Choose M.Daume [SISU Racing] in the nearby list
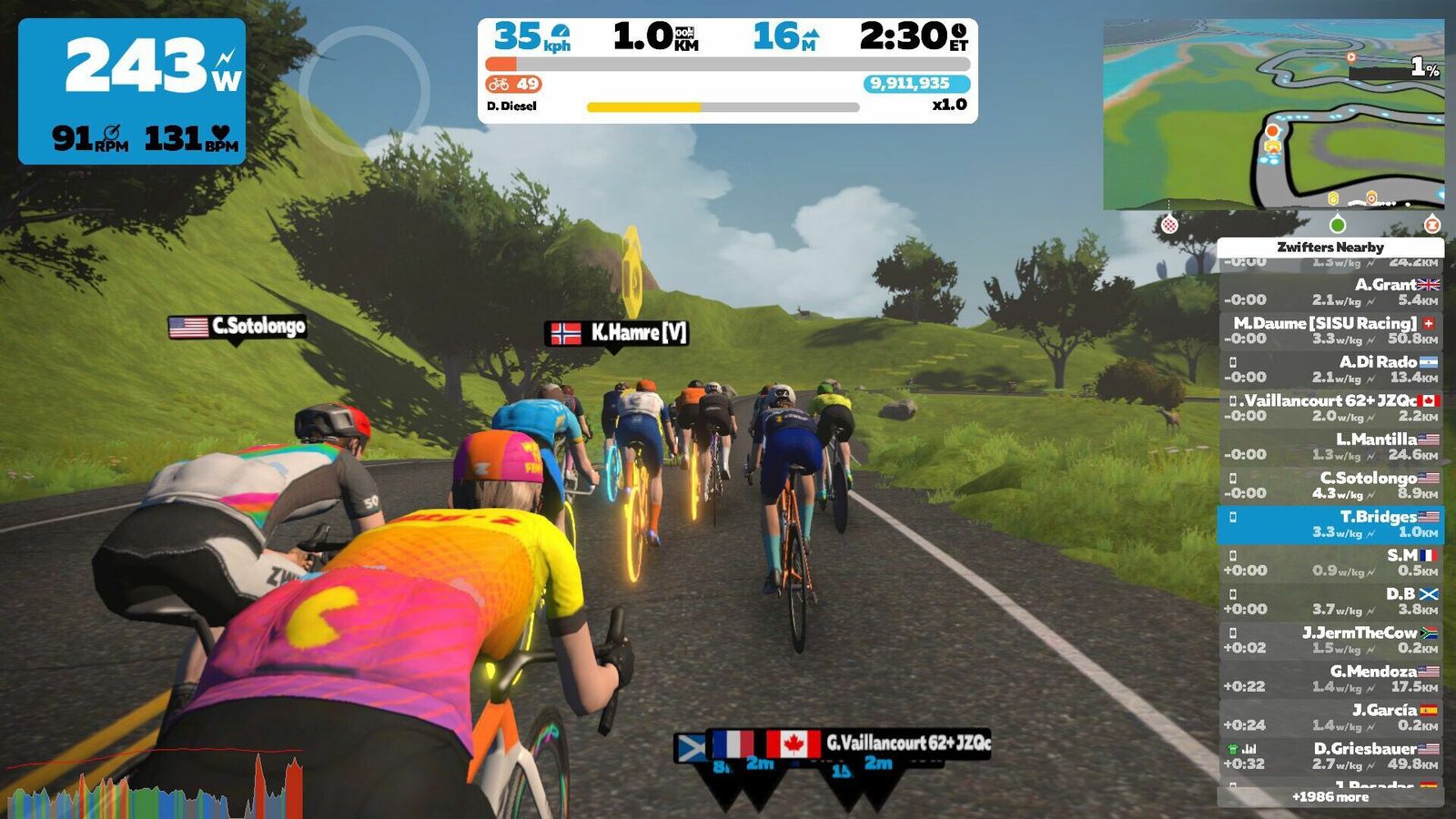 pos(1330,330)
